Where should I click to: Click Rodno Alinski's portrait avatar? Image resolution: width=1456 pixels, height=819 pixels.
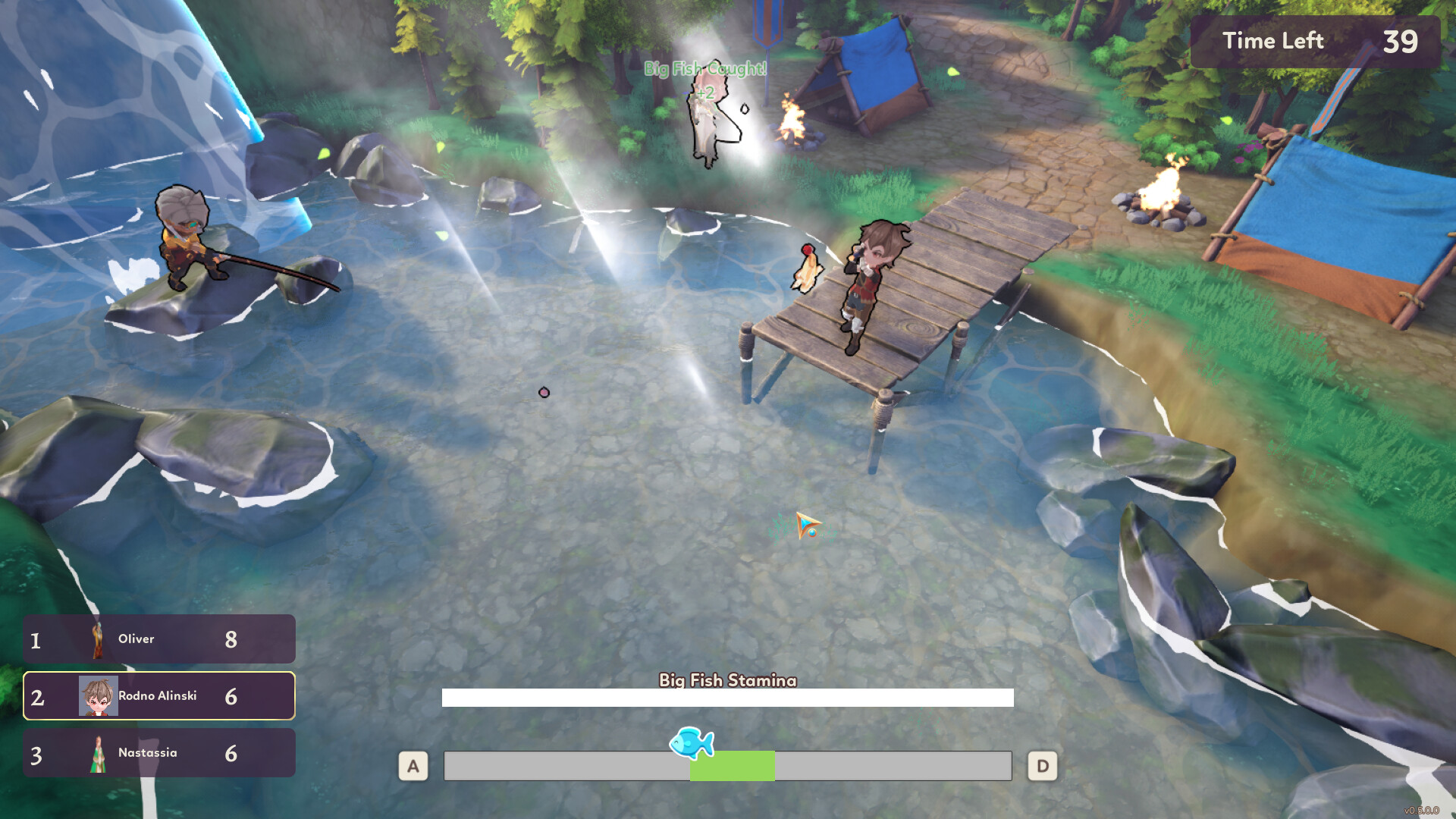[x=99, y=695]
